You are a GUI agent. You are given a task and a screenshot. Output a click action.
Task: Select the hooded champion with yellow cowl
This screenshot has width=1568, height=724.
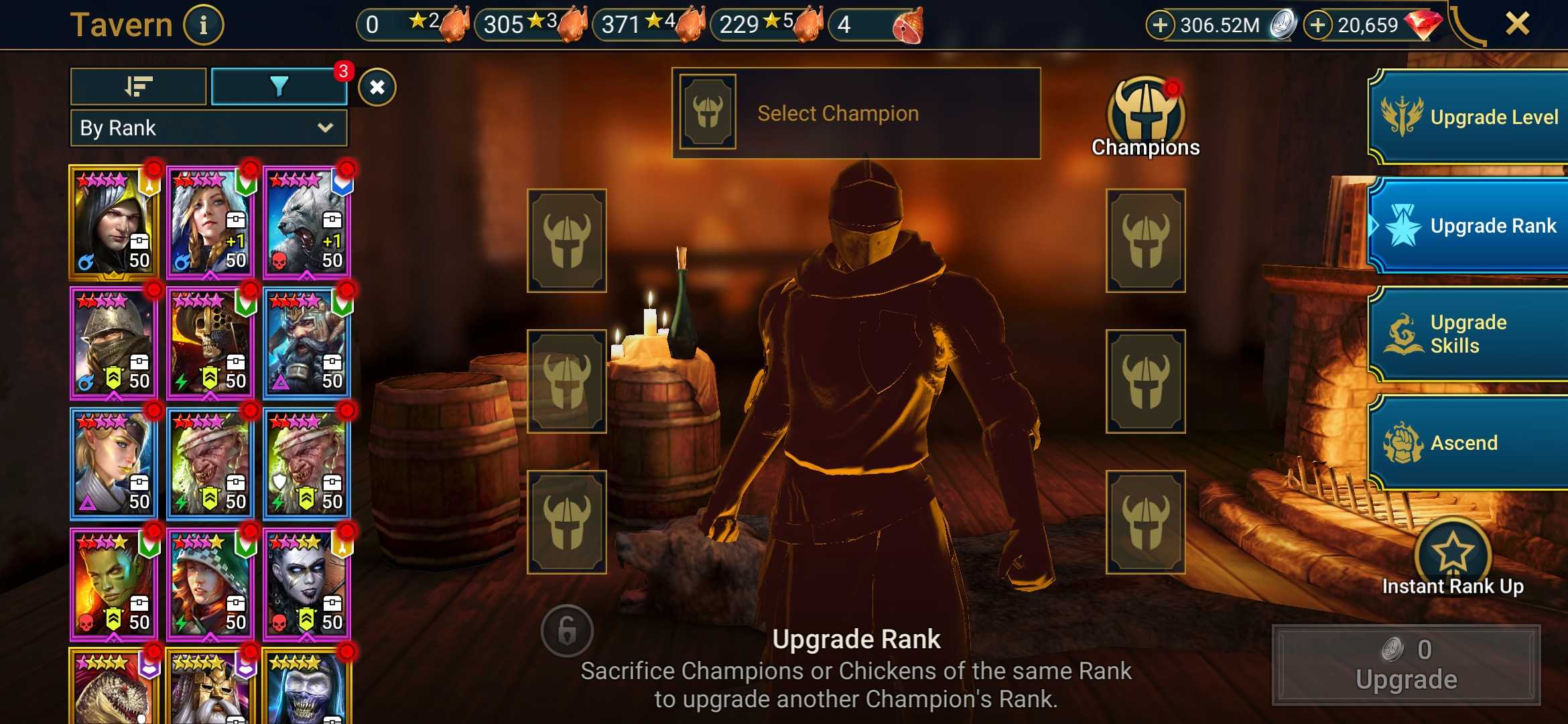click(113, 222)
